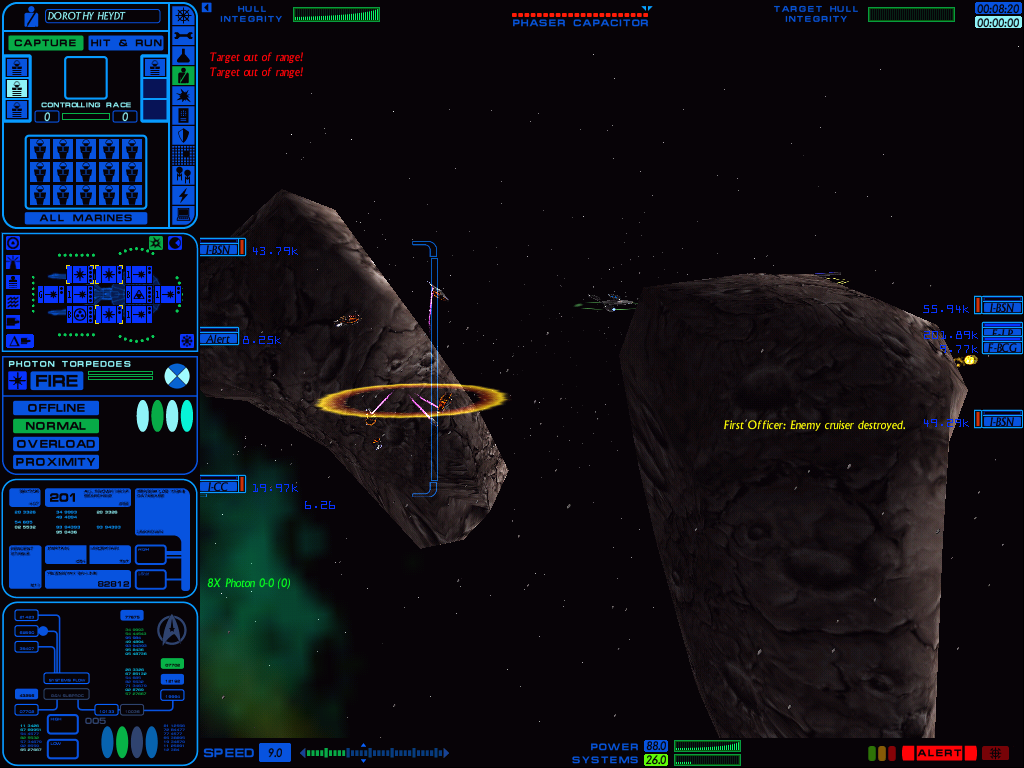Image resolution: width=1024 pixels, height=768 pixels.
Task: Select Proximity torpedo mode
Action: 56,462
